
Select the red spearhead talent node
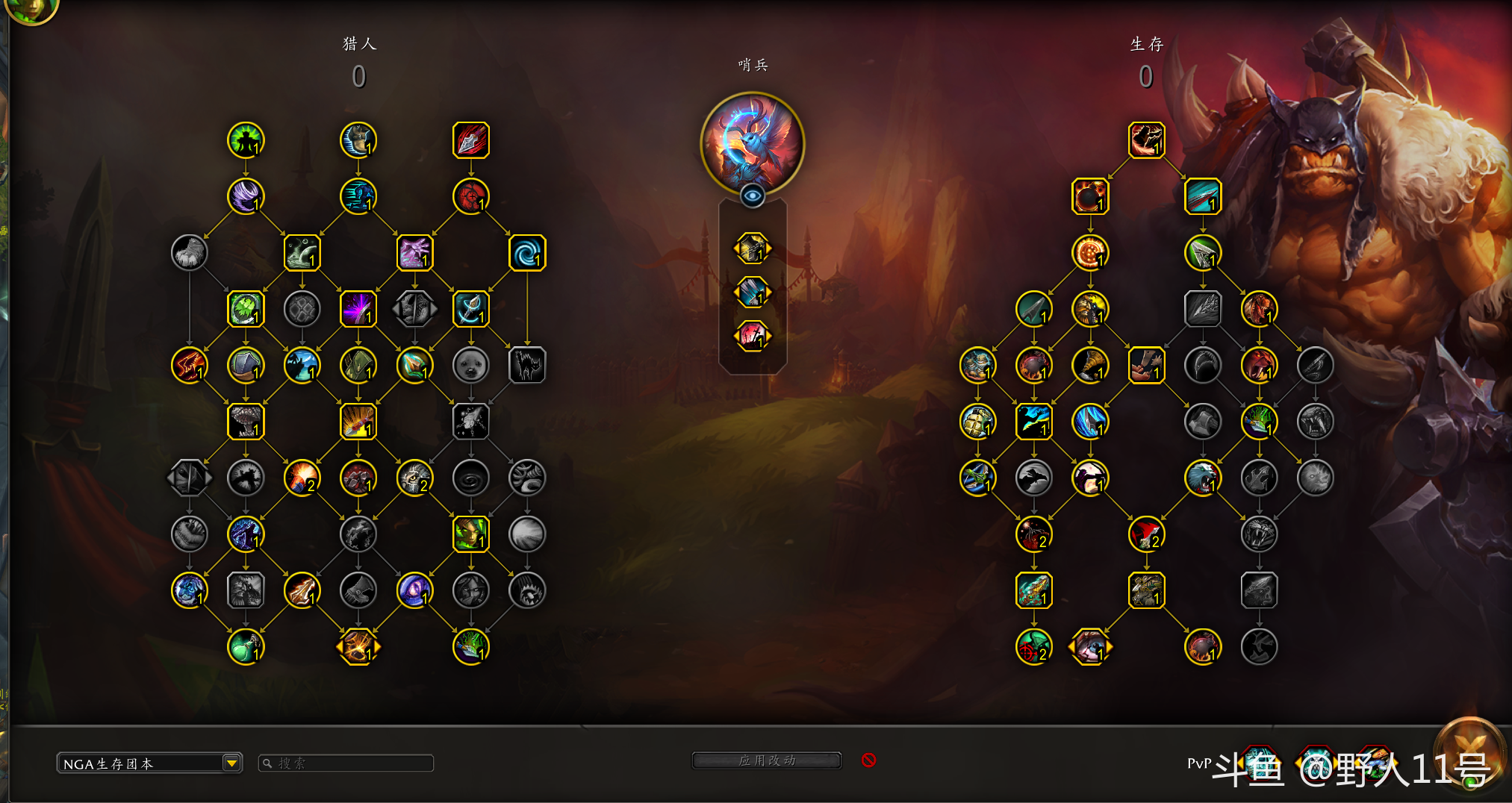[471, 140]
